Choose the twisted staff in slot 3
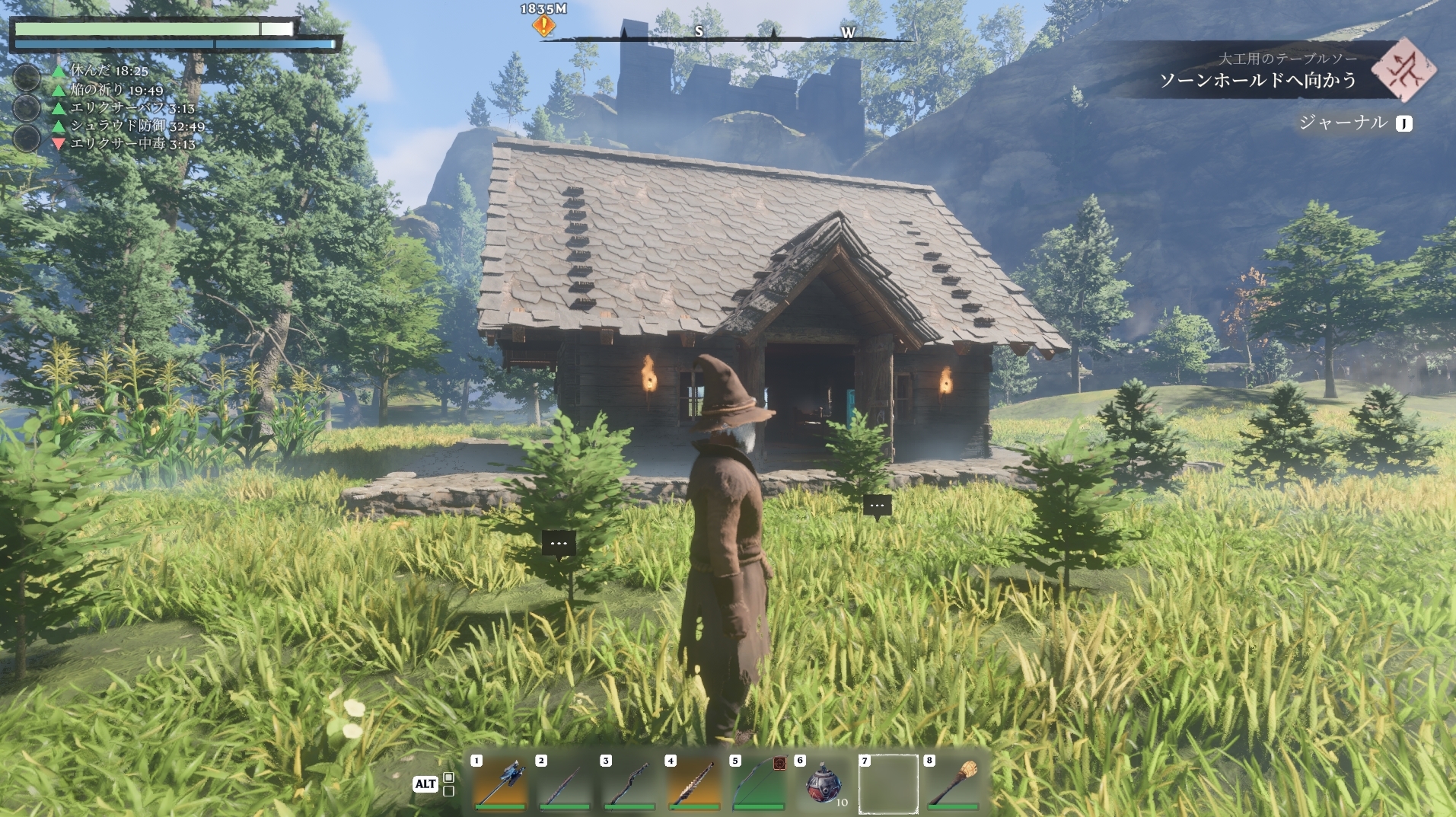 coord(629,783)
